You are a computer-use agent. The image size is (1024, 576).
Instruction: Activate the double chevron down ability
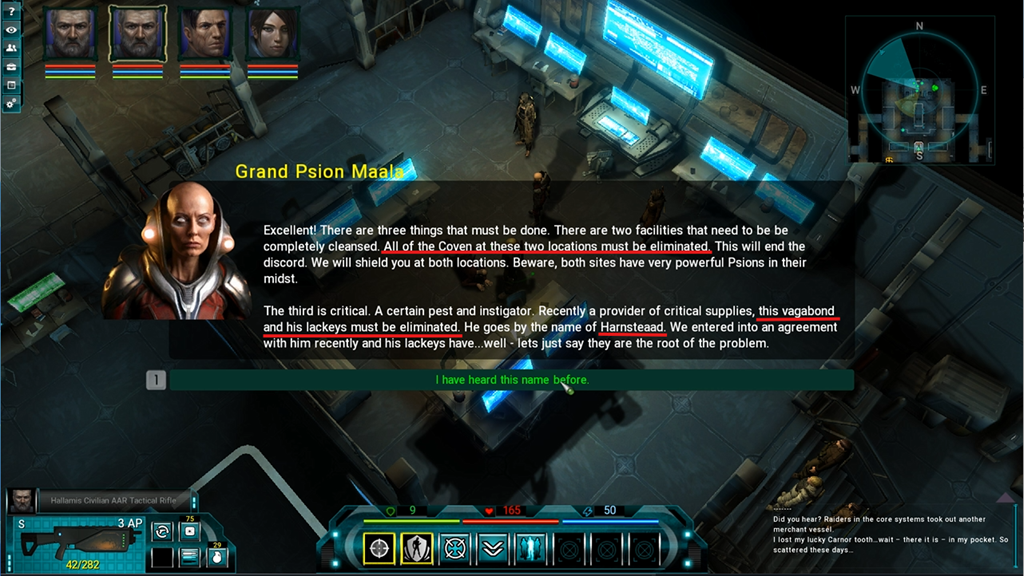coord(492,548)
